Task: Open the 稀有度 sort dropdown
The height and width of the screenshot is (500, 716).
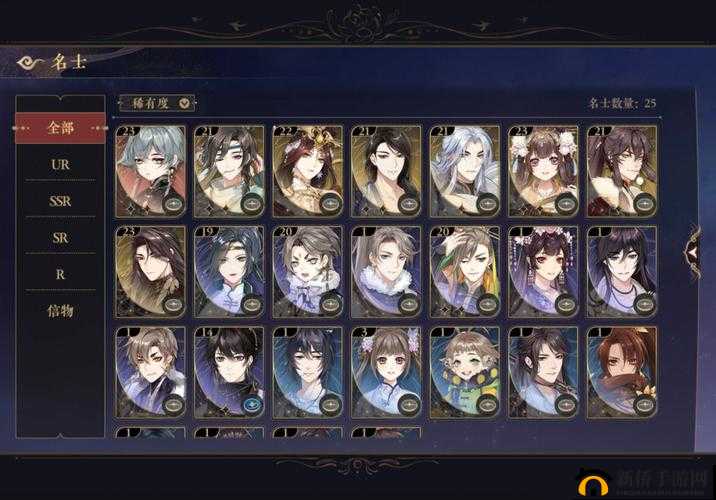Action: (x=157, y=103)
